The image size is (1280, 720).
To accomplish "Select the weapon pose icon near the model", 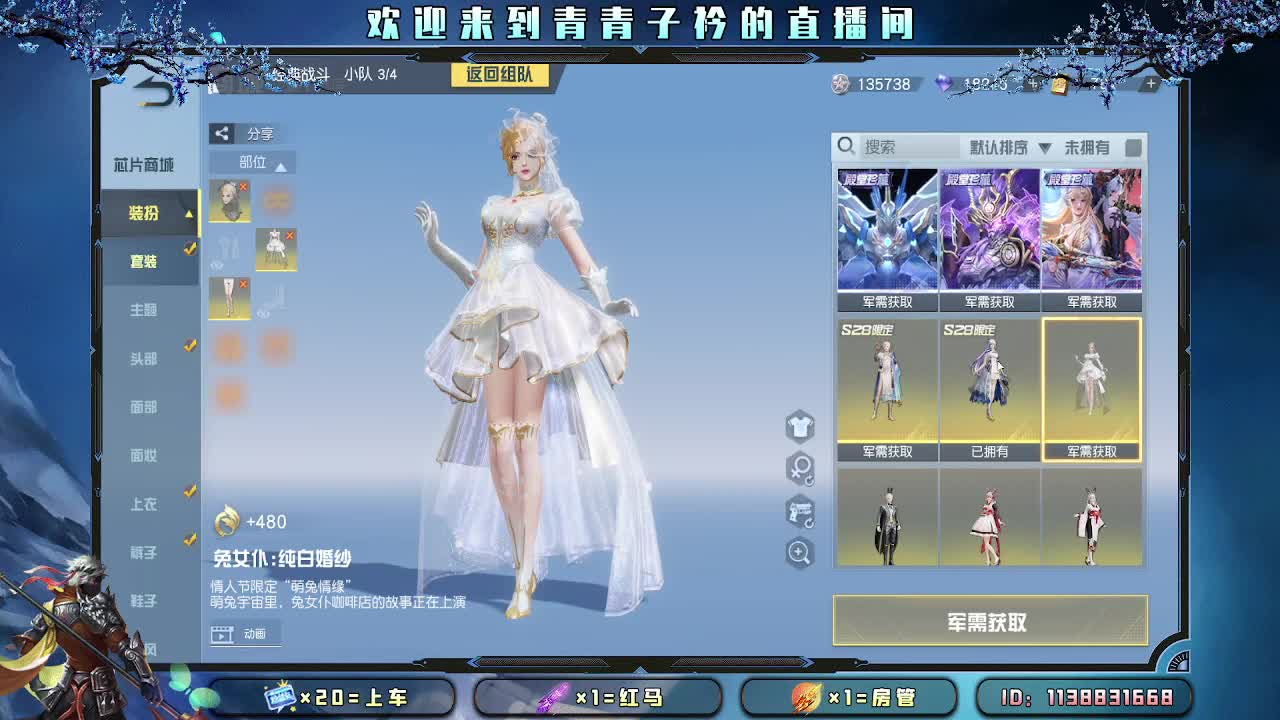I will point(798,511).
